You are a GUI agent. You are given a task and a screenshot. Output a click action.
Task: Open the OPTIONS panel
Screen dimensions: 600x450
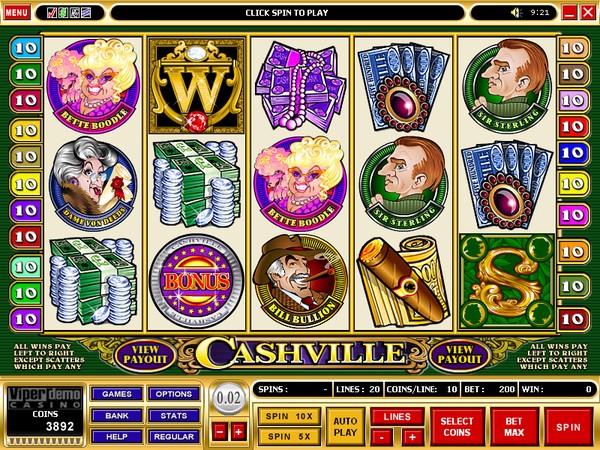(173, 394)
